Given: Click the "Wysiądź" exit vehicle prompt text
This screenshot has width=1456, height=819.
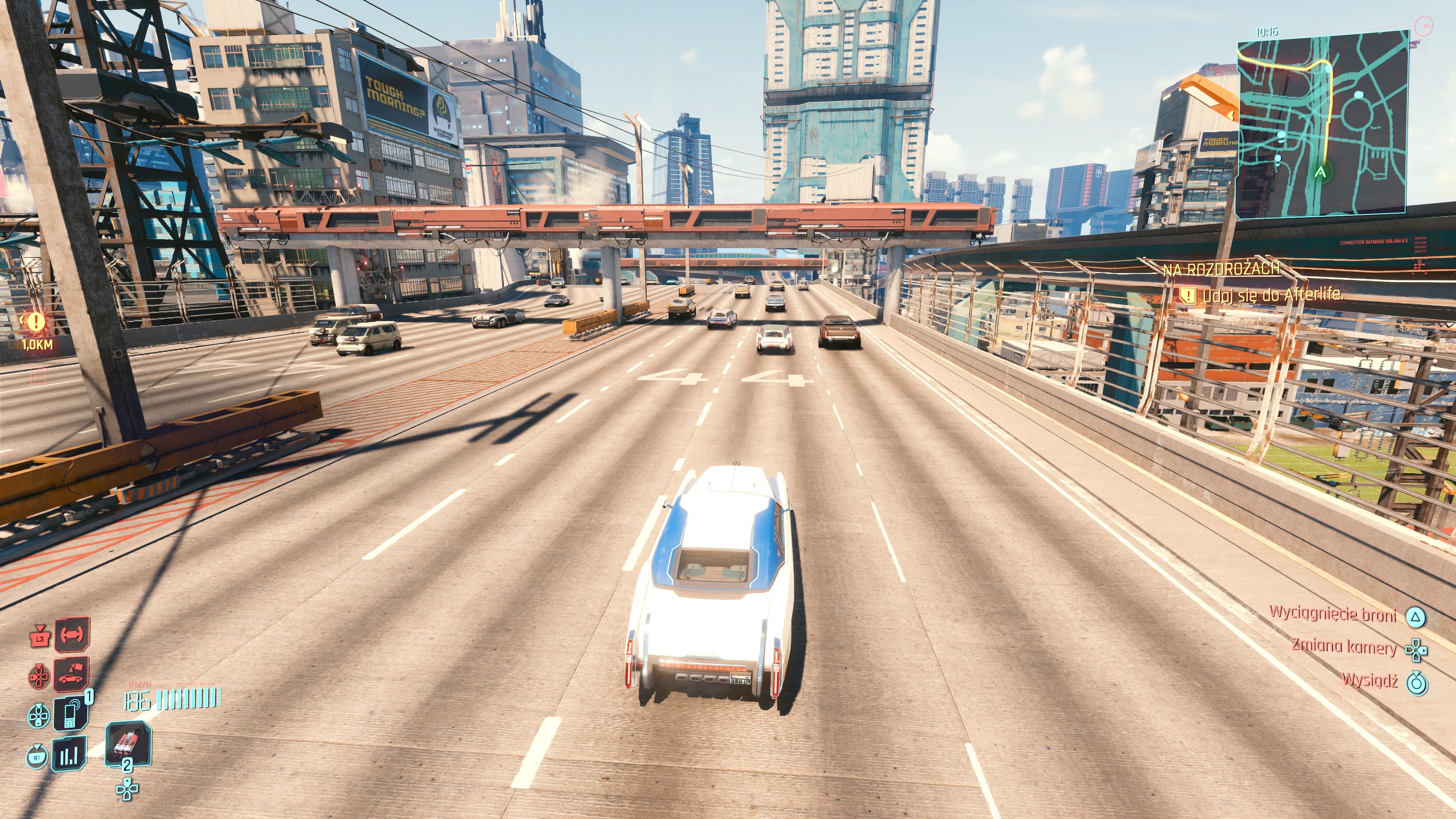Looking at the screenshot, I should (1370, 680).
